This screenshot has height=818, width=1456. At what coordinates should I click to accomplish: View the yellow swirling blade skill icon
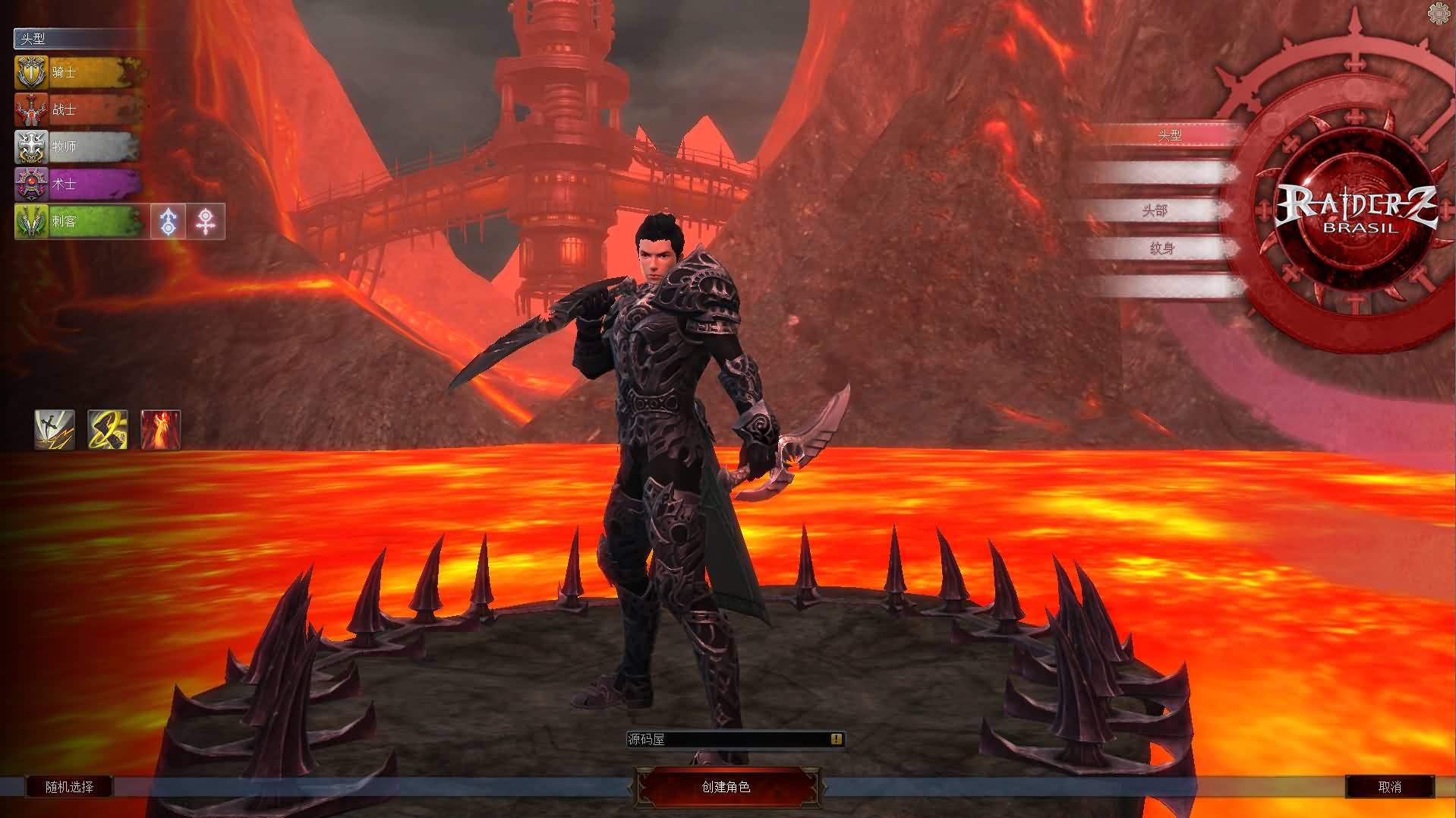[x=108, y=430]
